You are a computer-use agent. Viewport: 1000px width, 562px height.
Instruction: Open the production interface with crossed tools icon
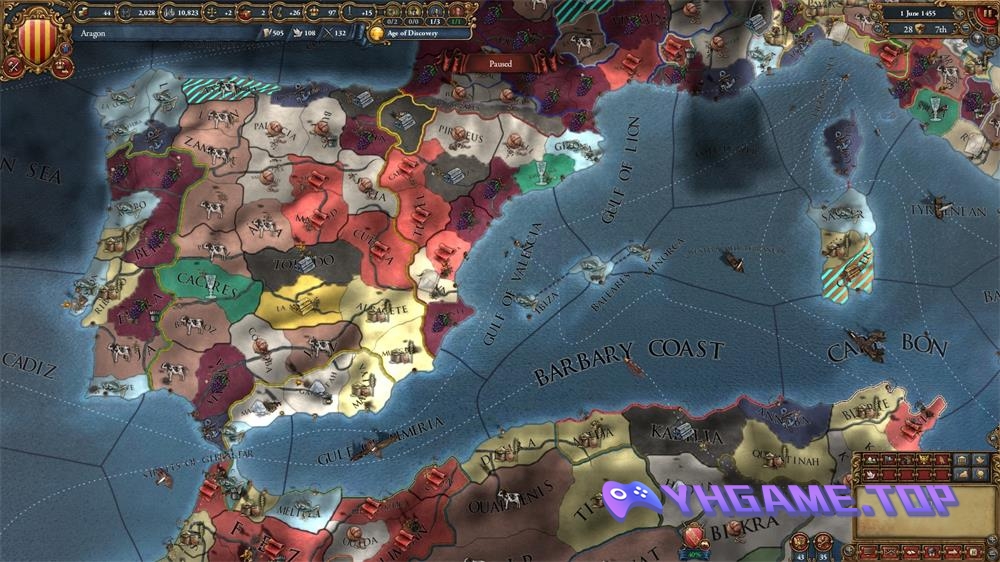click(12, 65)
